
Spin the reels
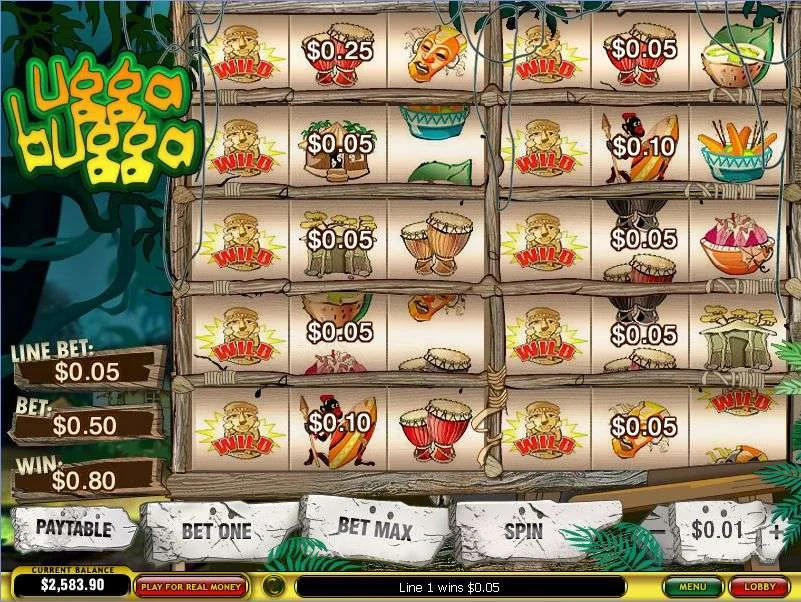point(523,530)
